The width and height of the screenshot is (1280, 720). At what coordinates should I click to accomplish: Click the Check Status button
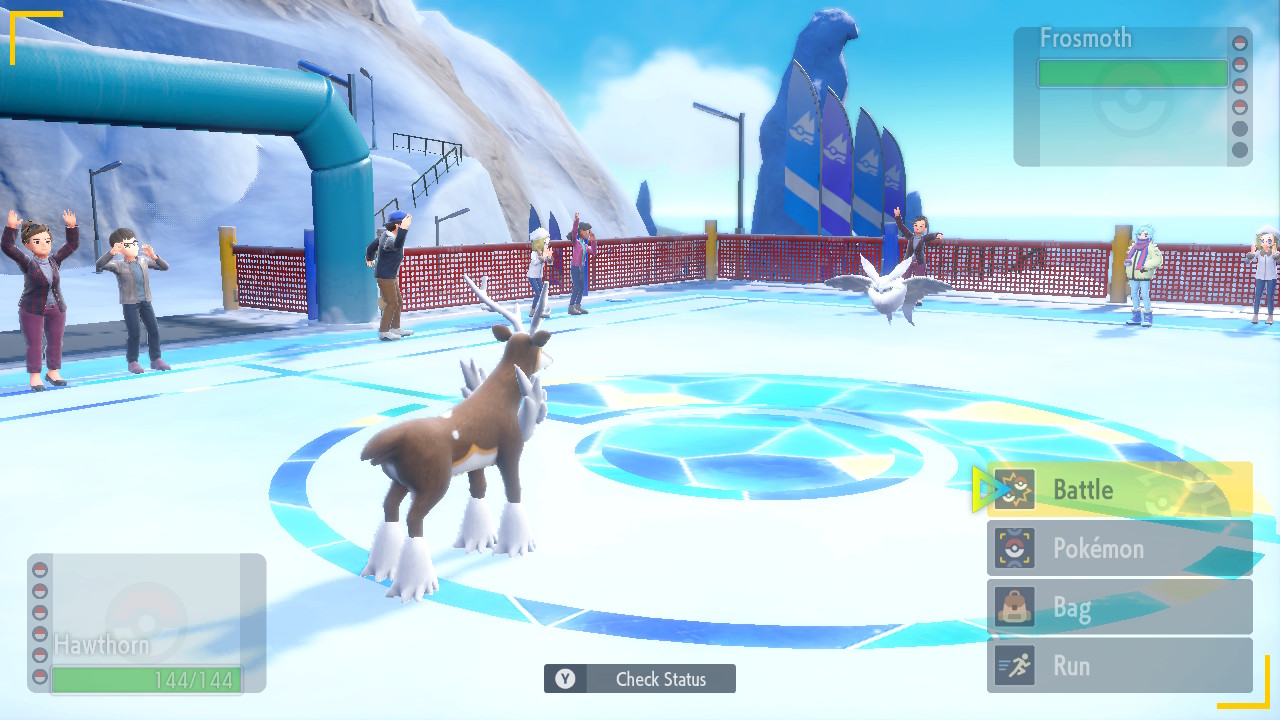point(640,679)
